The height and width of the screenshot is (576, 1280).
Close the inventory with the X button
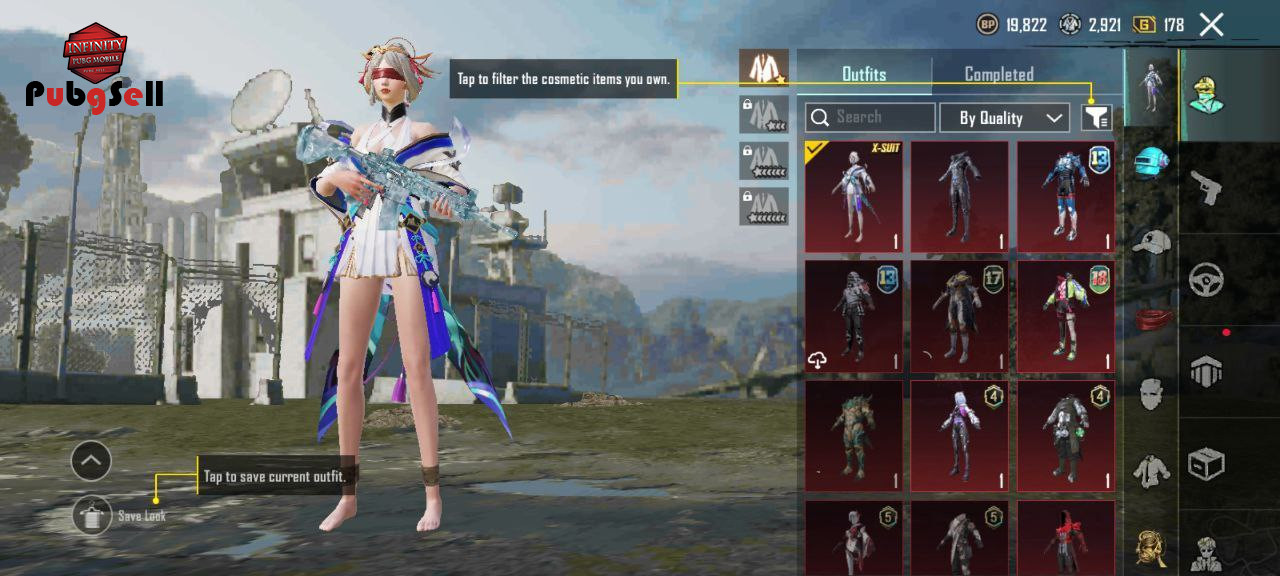[1211, 25]
